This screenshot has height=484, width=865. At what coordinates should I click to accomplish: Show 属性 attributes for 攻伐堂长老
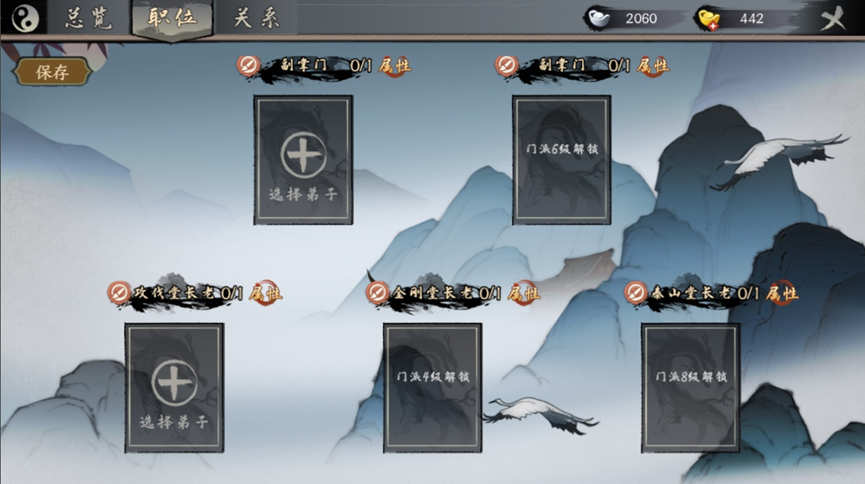[x=265, y=293]
